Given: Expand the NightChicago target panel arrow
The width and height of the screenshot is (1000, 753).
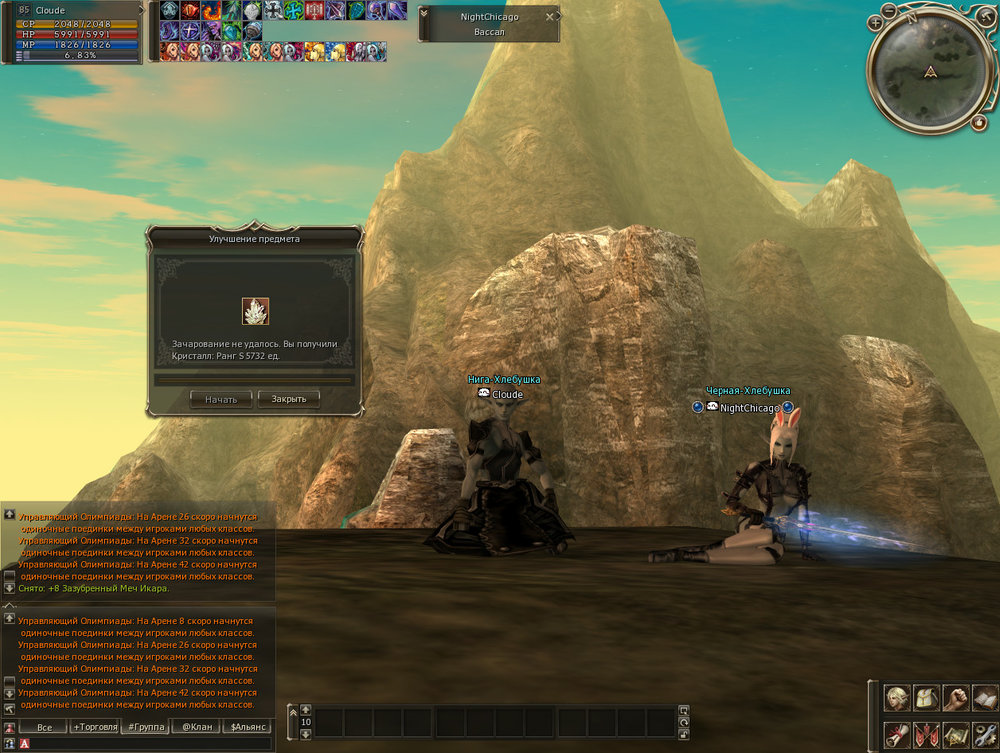Looking at the screenshot, I should [426, 23].
